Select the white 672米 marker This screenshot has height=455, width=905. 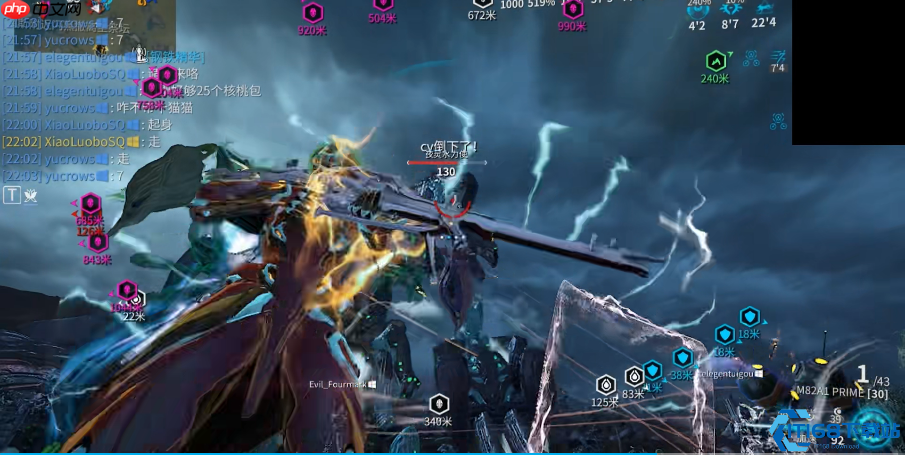pyautogui.click(x=482, y=4)
